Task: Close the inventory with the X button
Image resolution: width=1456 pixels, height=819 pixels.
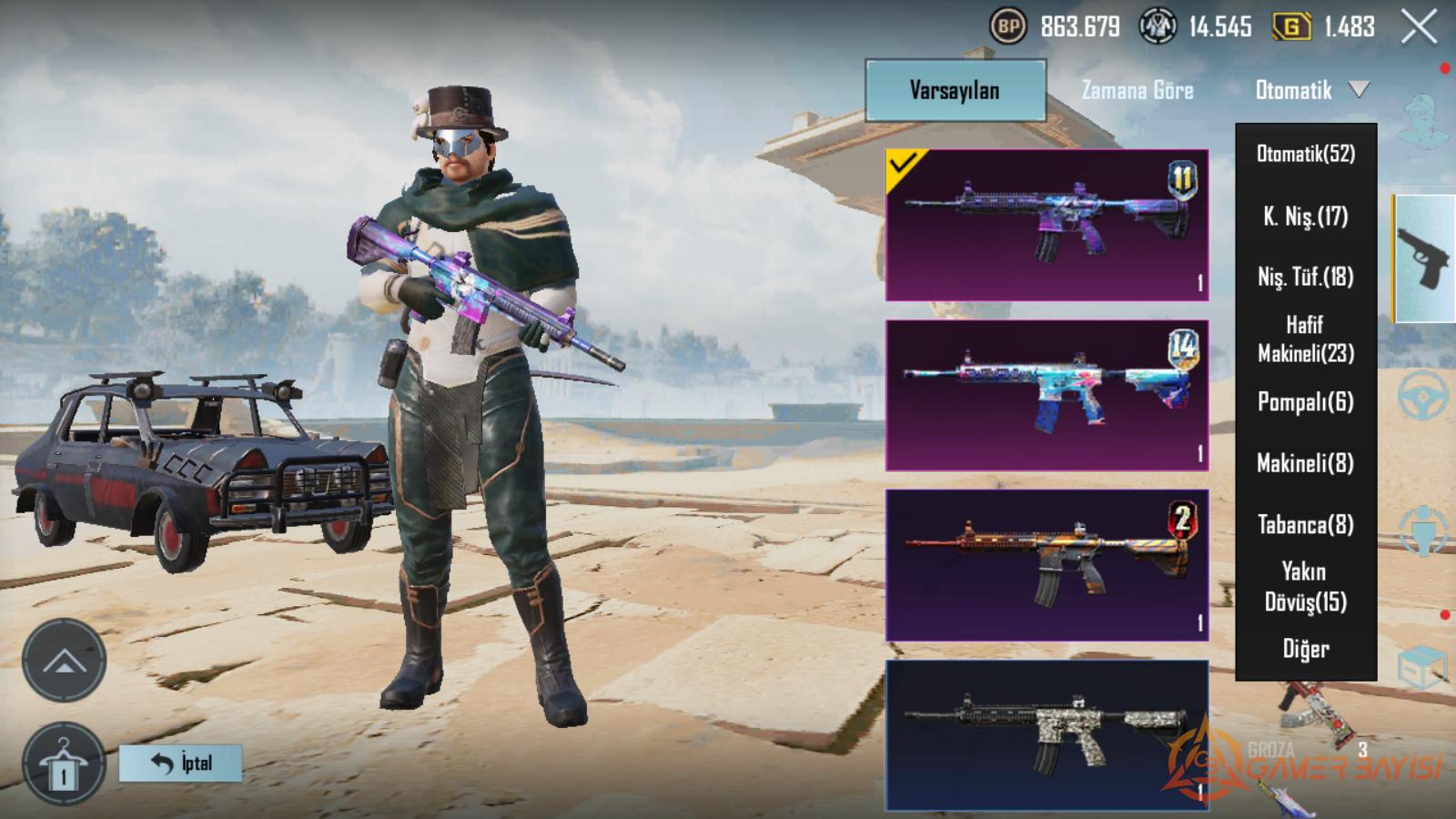Action: pos(1419,27)
